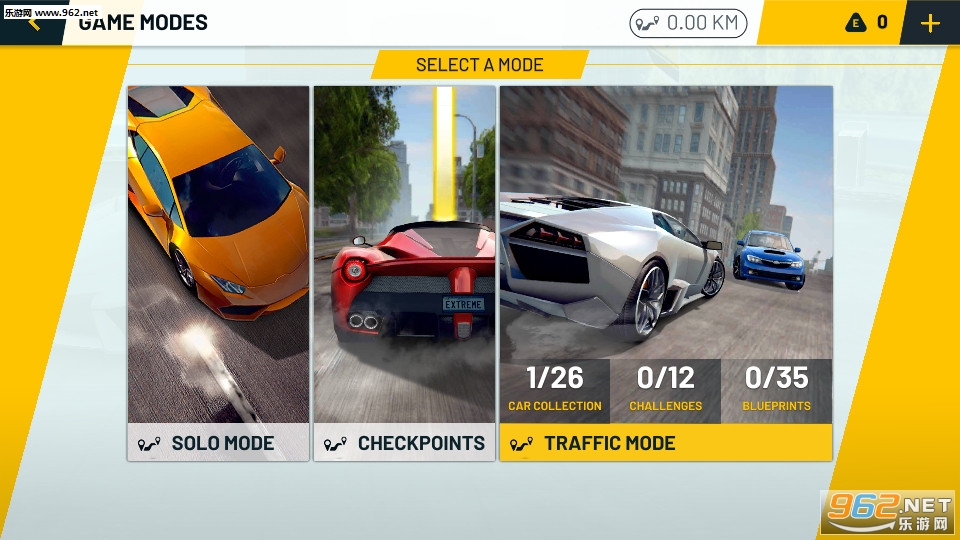Show the Blueprints 0/35 tile
This screenshot has height=540, width=960.
click(x=777, y=390)
